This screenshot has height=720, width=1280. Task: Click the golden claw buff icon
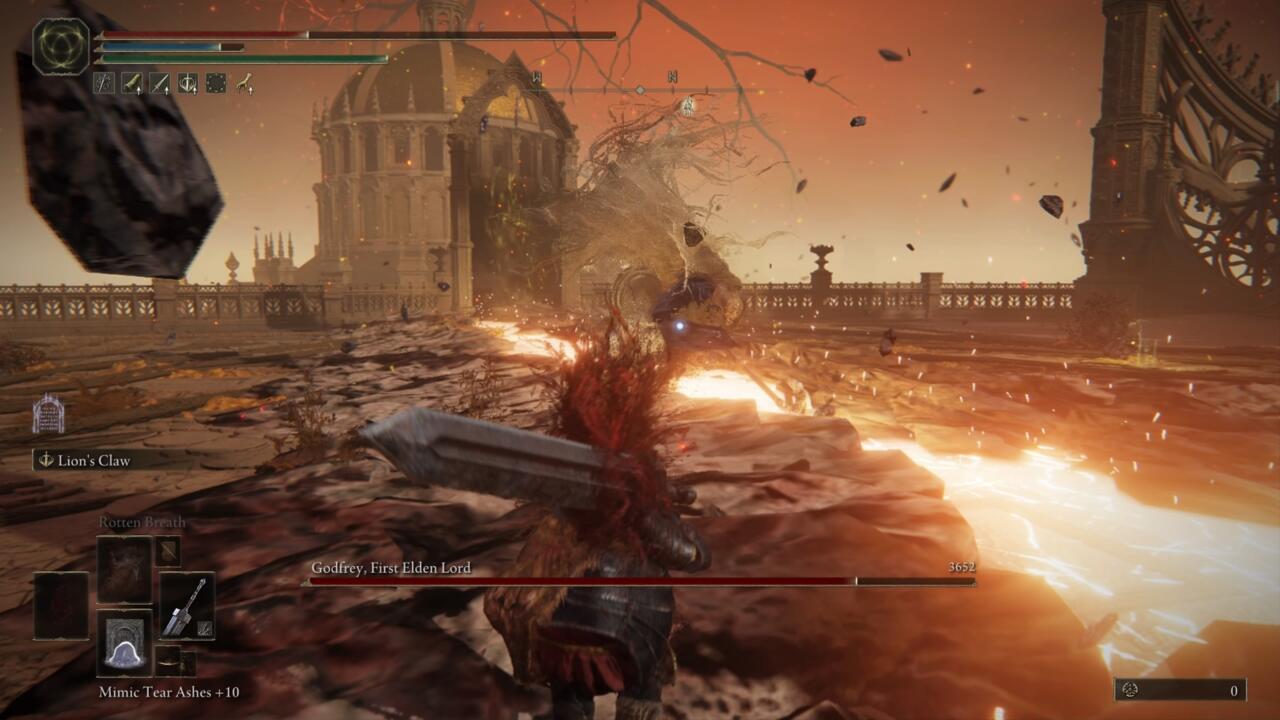244,83
